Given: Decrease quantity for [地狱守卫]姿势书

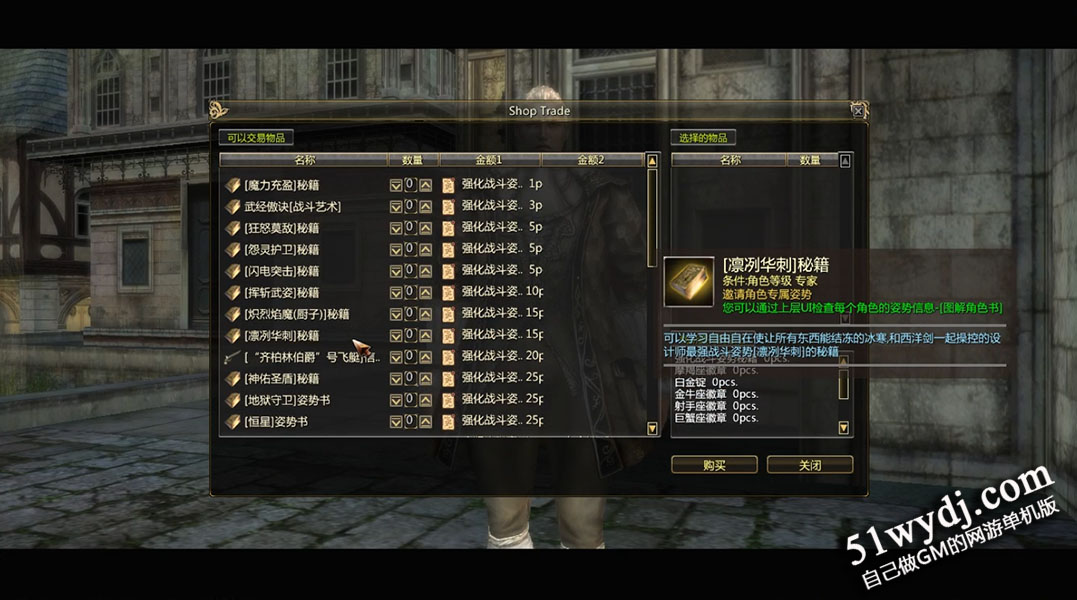Looking at the screenshot, I should [x=396, y=401].
